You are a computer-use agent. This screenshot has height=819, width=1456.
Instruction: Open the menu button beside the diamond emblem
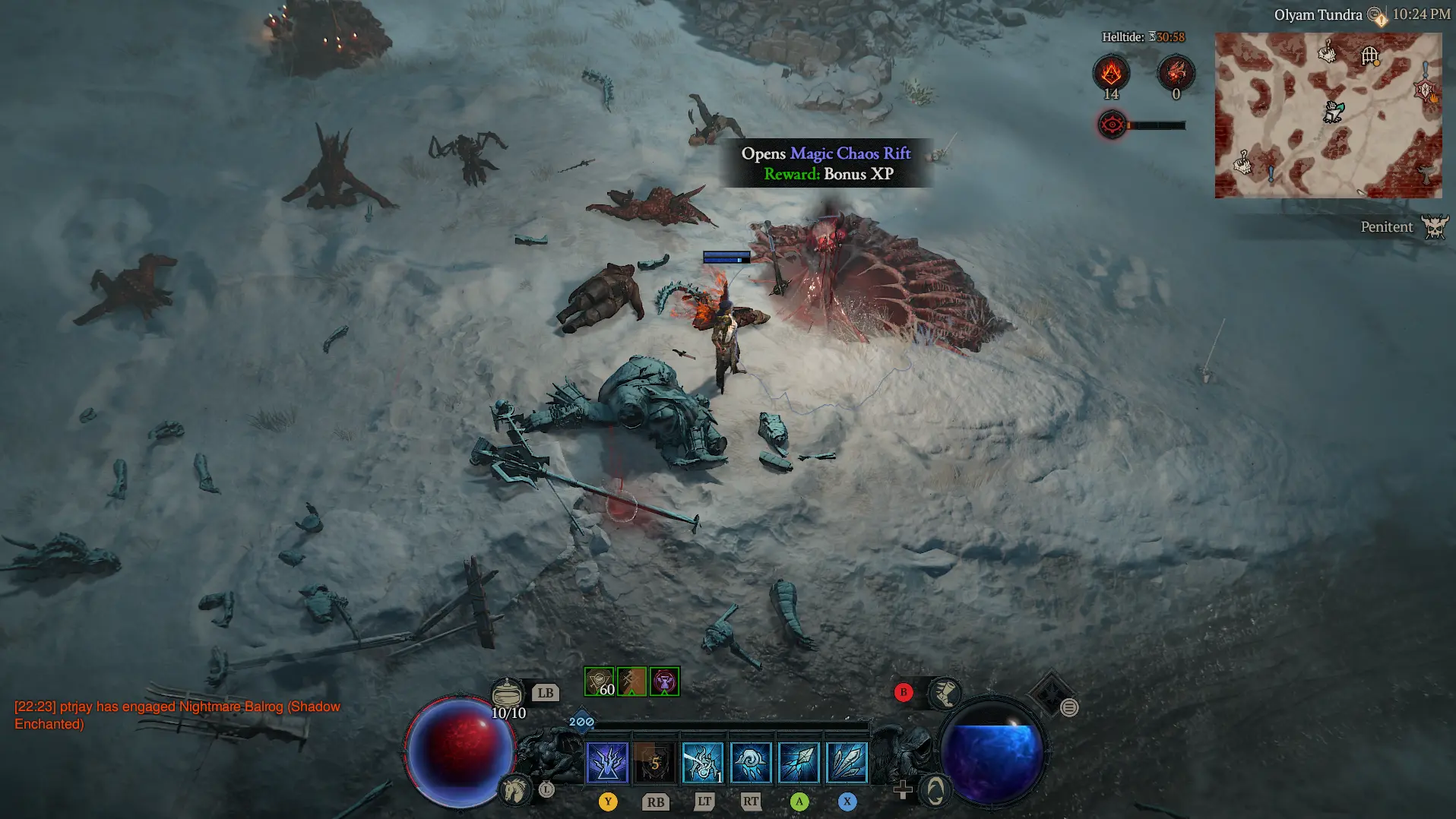(x=1069, y=708)
